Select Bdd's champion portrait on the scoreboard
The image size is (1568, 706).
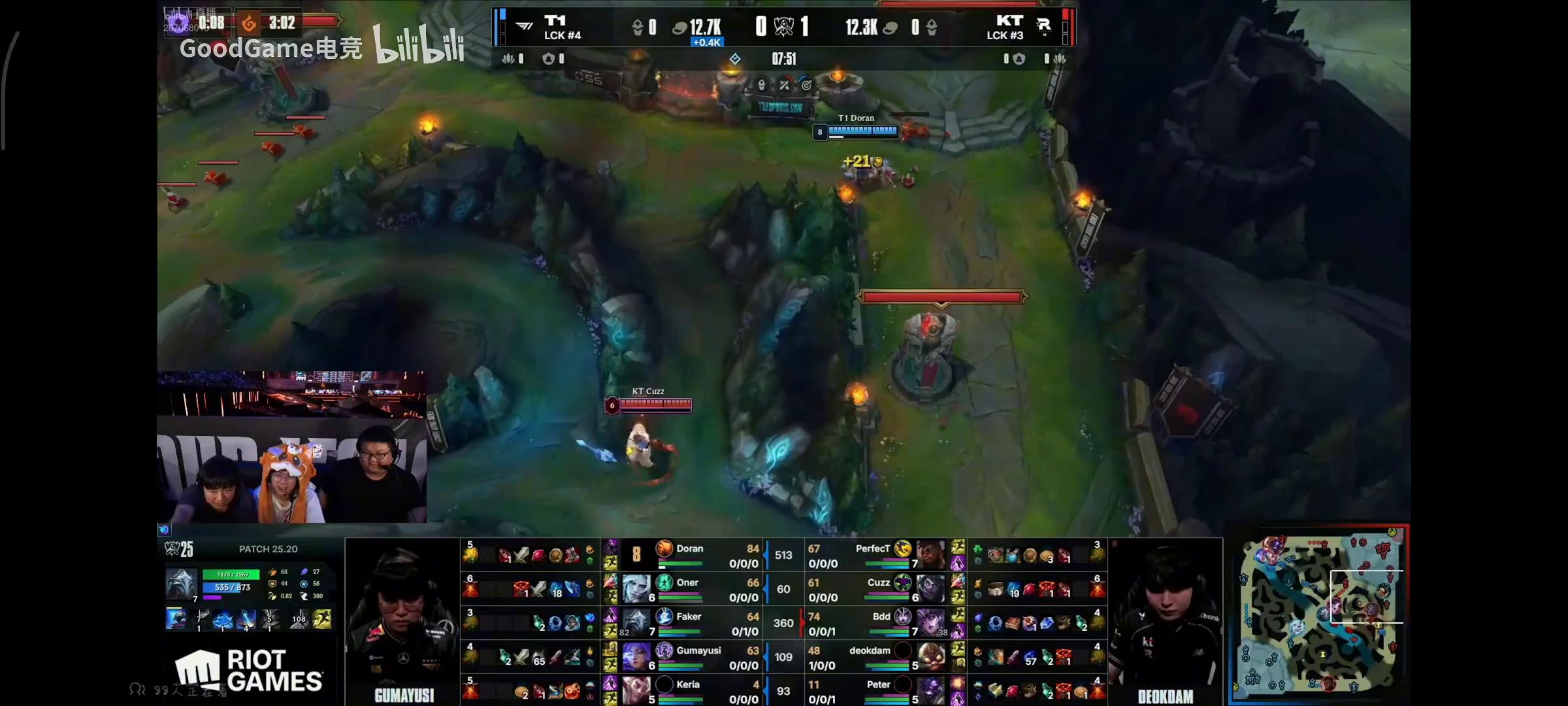930,622
